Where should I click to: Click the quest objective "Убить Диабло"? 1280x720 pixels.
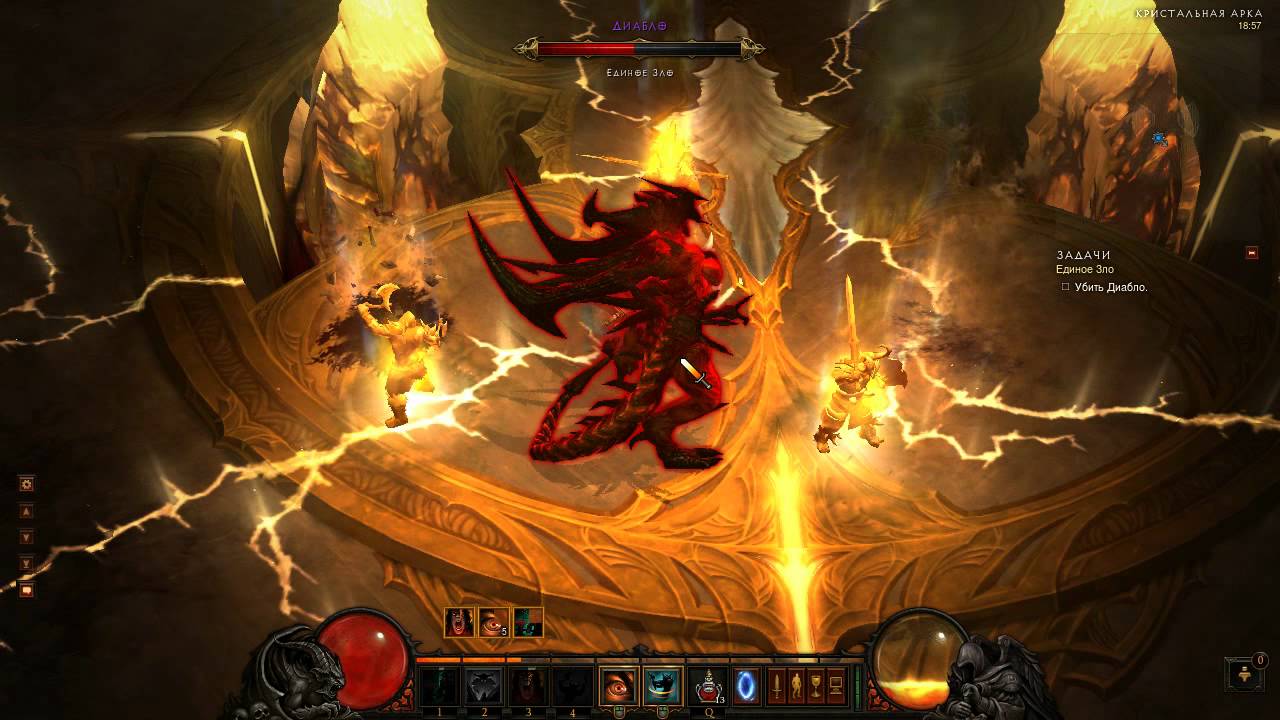click(1110, 287)
